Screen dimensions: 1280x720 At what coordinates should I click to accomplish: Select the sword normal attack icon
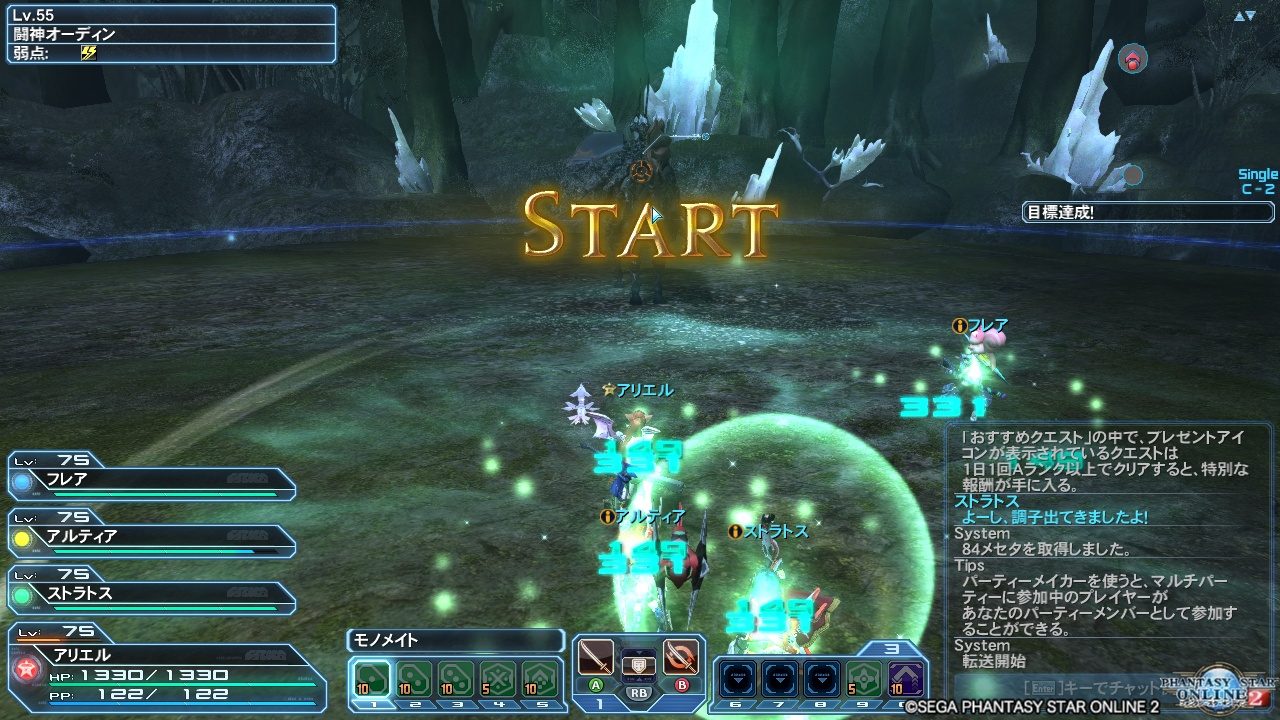(596, 657)
